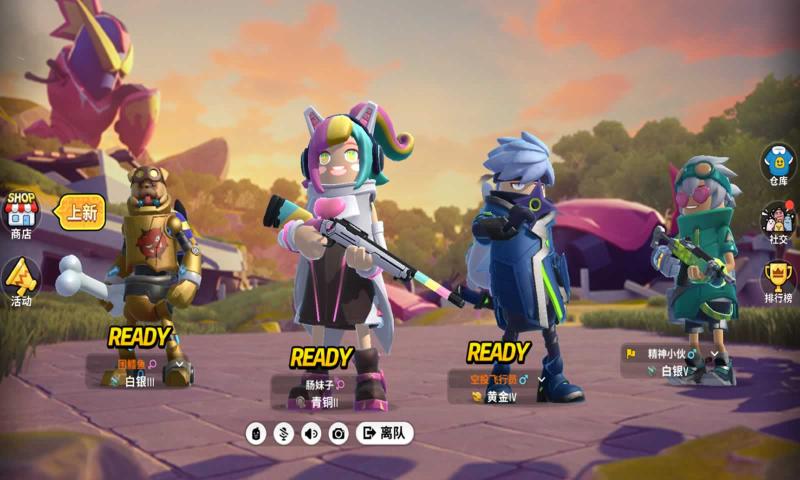Click the walkie-talkie icon in bottom bar
The image size is (800, 480).
(x=256, y=433)
